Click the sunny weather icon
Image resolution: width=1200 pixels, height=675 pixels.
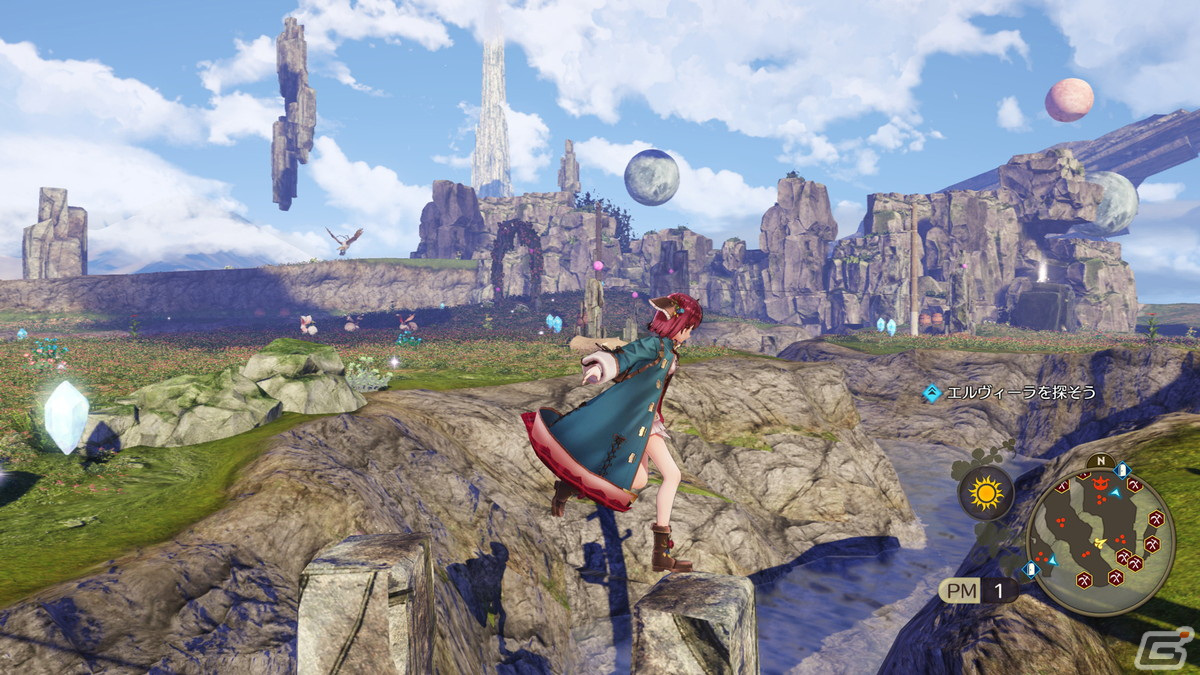click(x=985, y=493)
